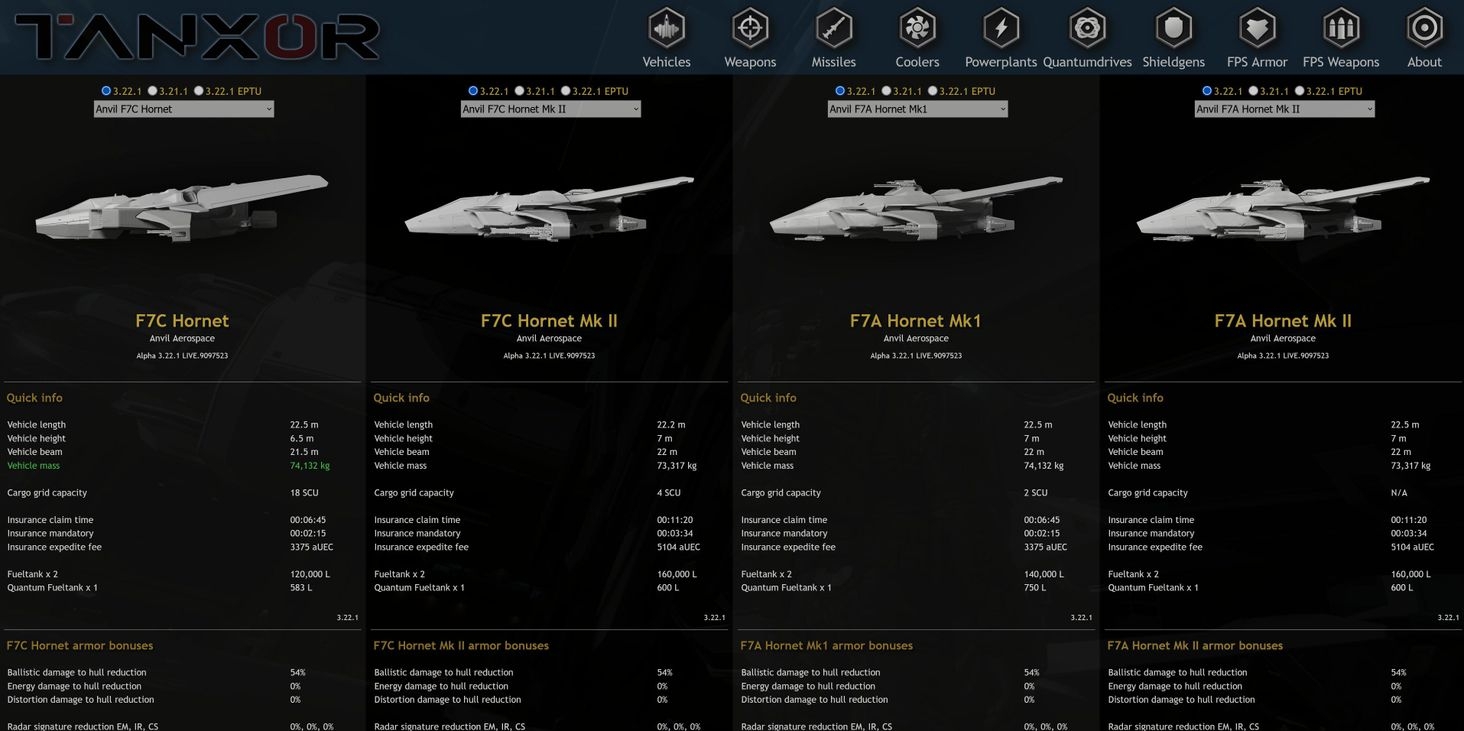This screenshot has width=1464, height=731.
Task: Open the Anvil F7C Hornet Mk II dropdown
Action: tap(550, 108)
